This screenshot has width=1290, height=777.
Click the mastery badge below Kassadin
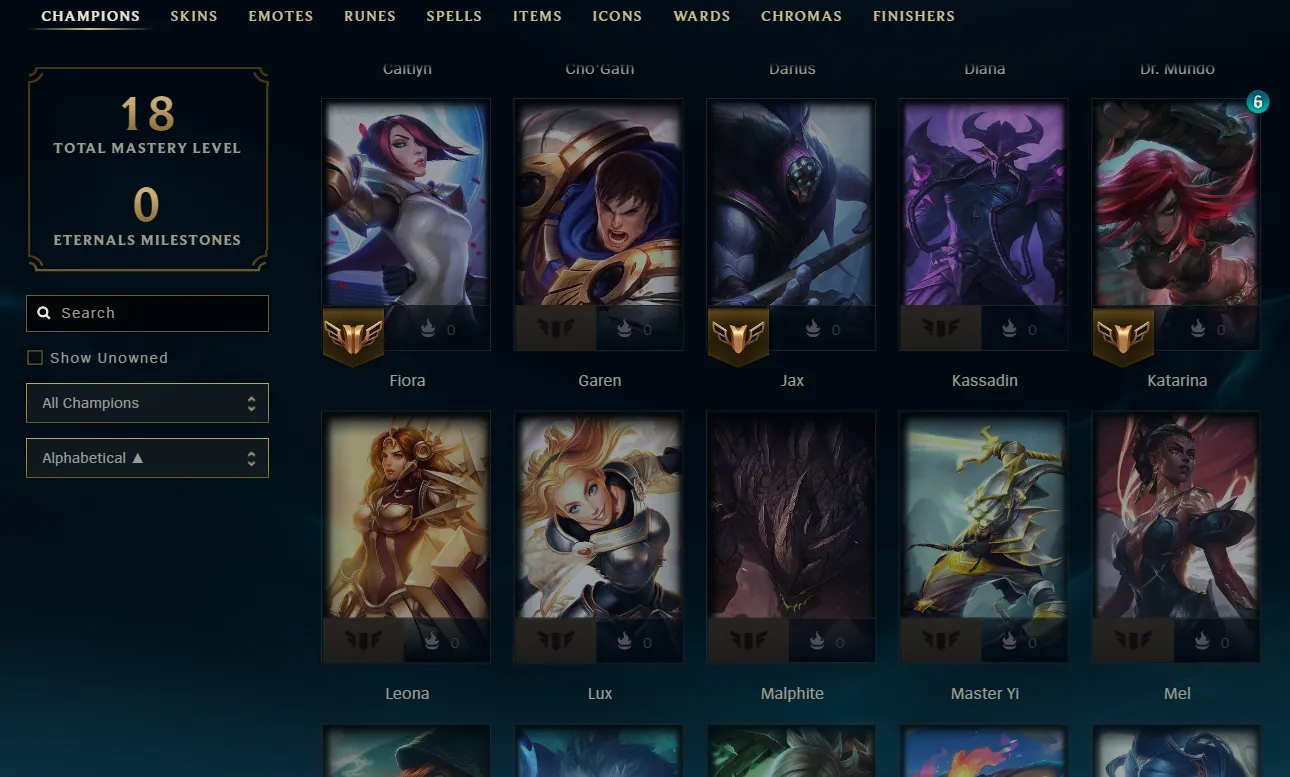click(x=940, y=328)
